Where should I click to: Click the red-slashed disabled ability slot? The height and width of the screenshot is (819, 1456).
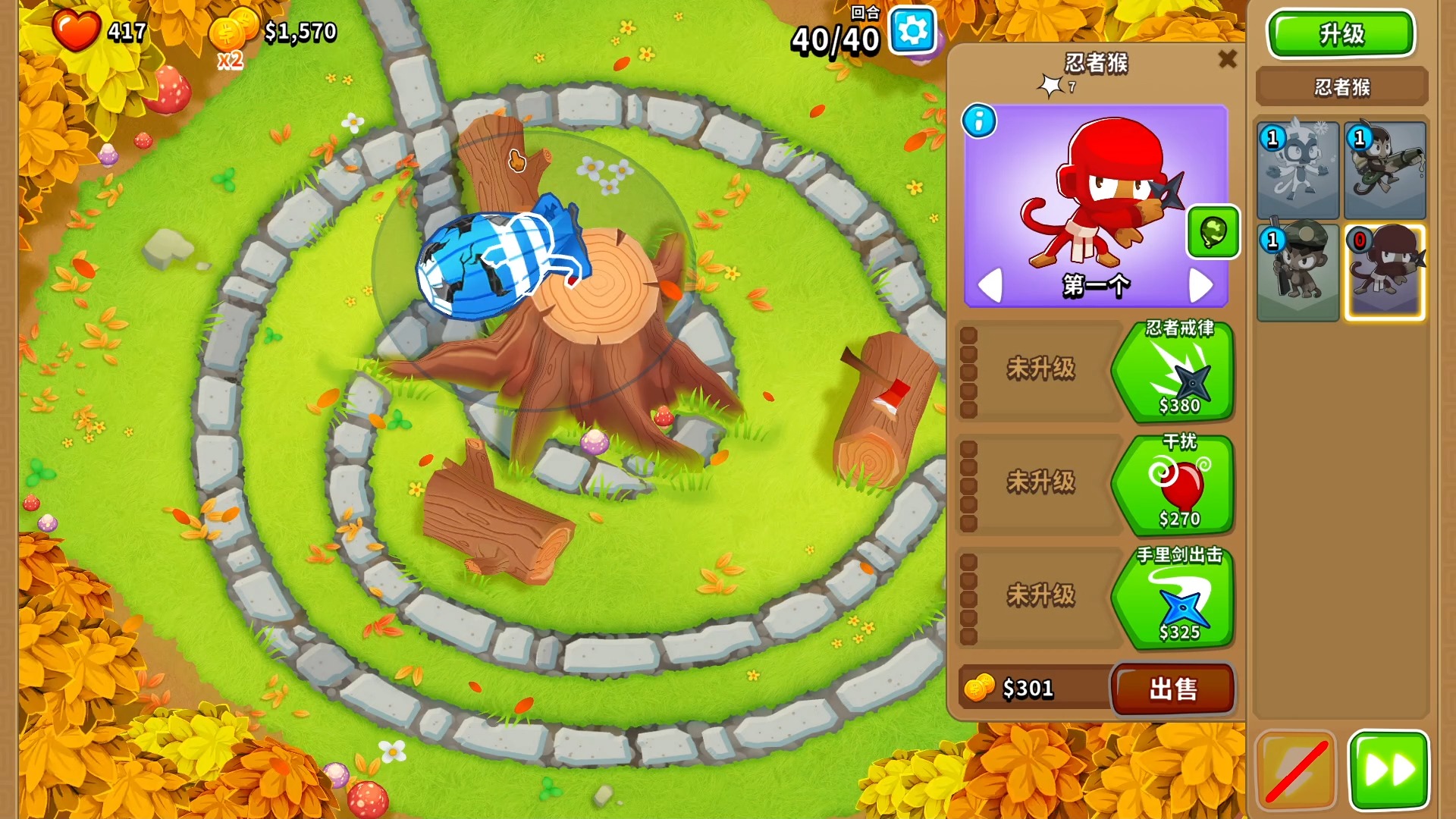tap(1295, 770)
